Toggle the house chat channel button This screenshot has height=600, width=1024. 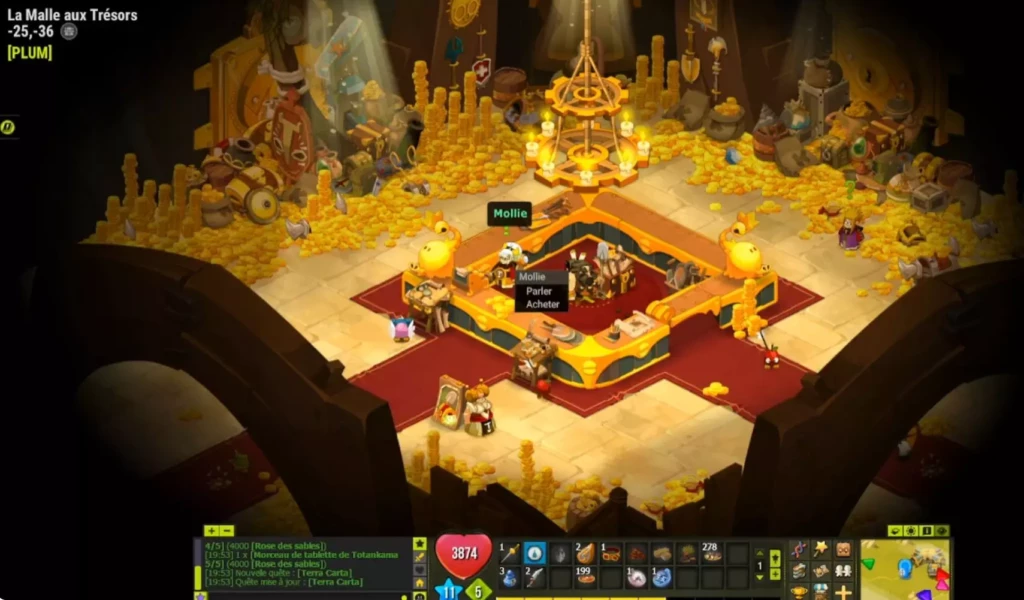420,582
